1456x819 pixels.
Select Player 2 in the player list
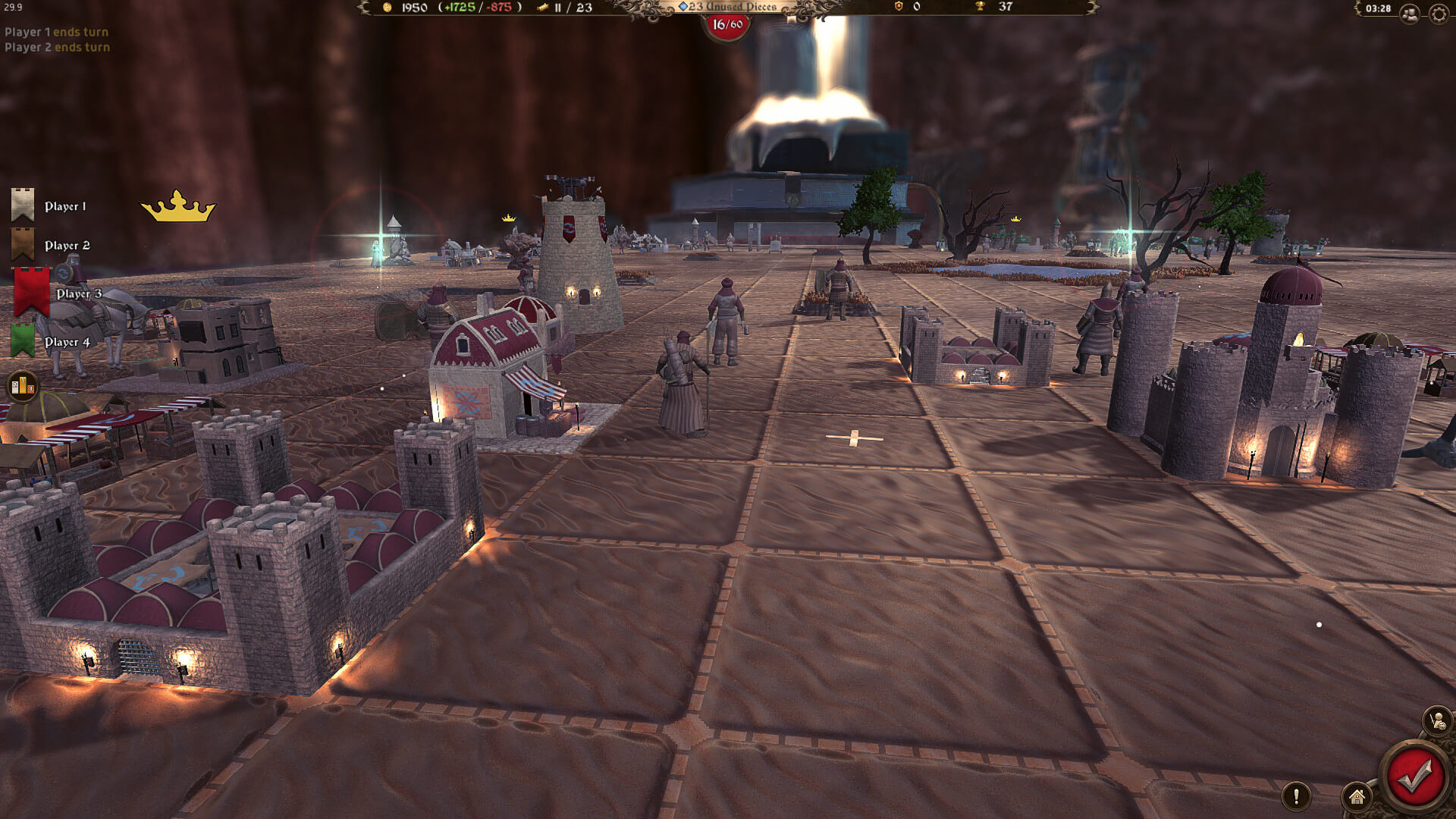[67, 246]
